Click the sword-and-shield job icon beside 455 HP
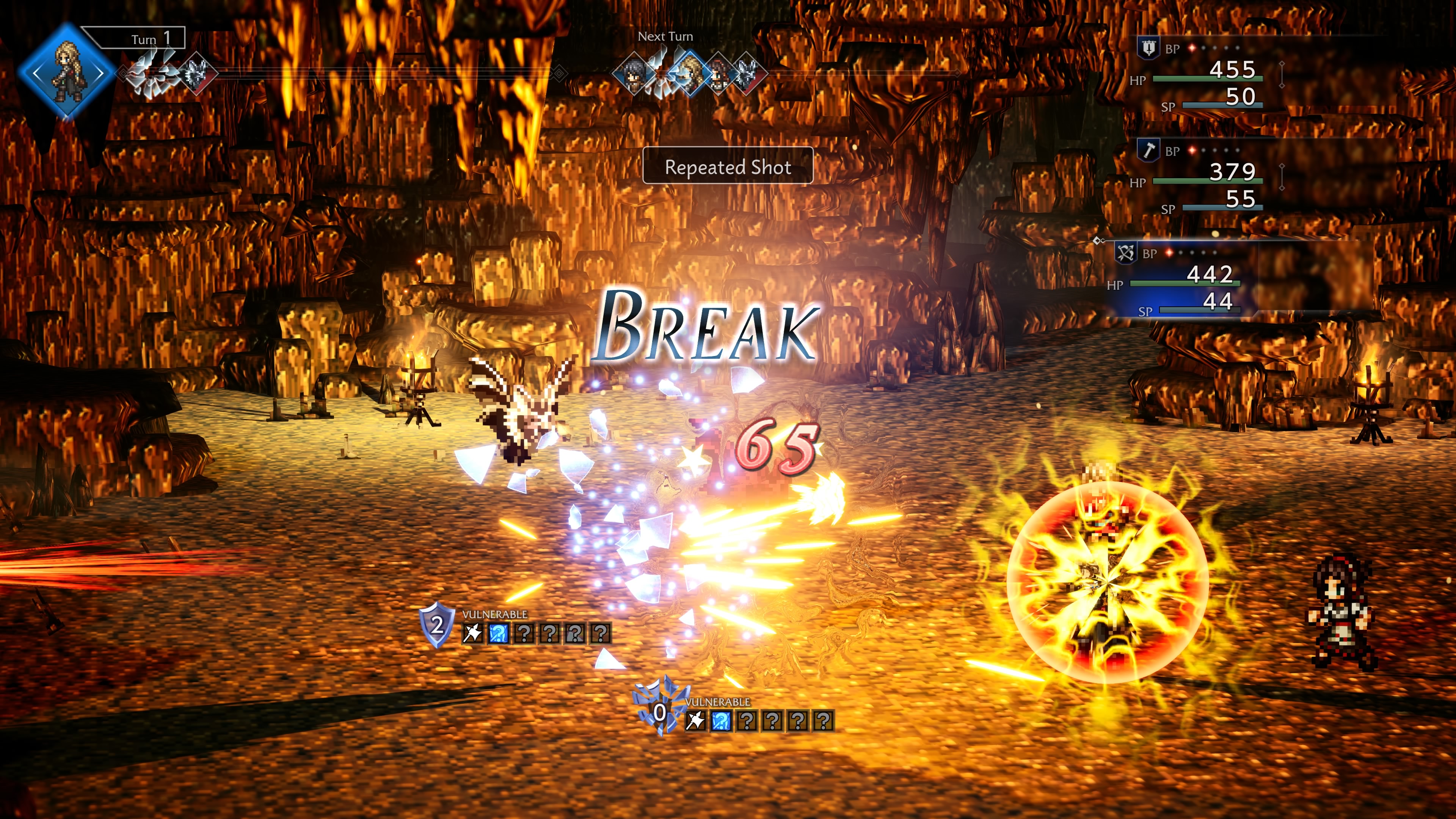1456x819 pixels. 1148,49
